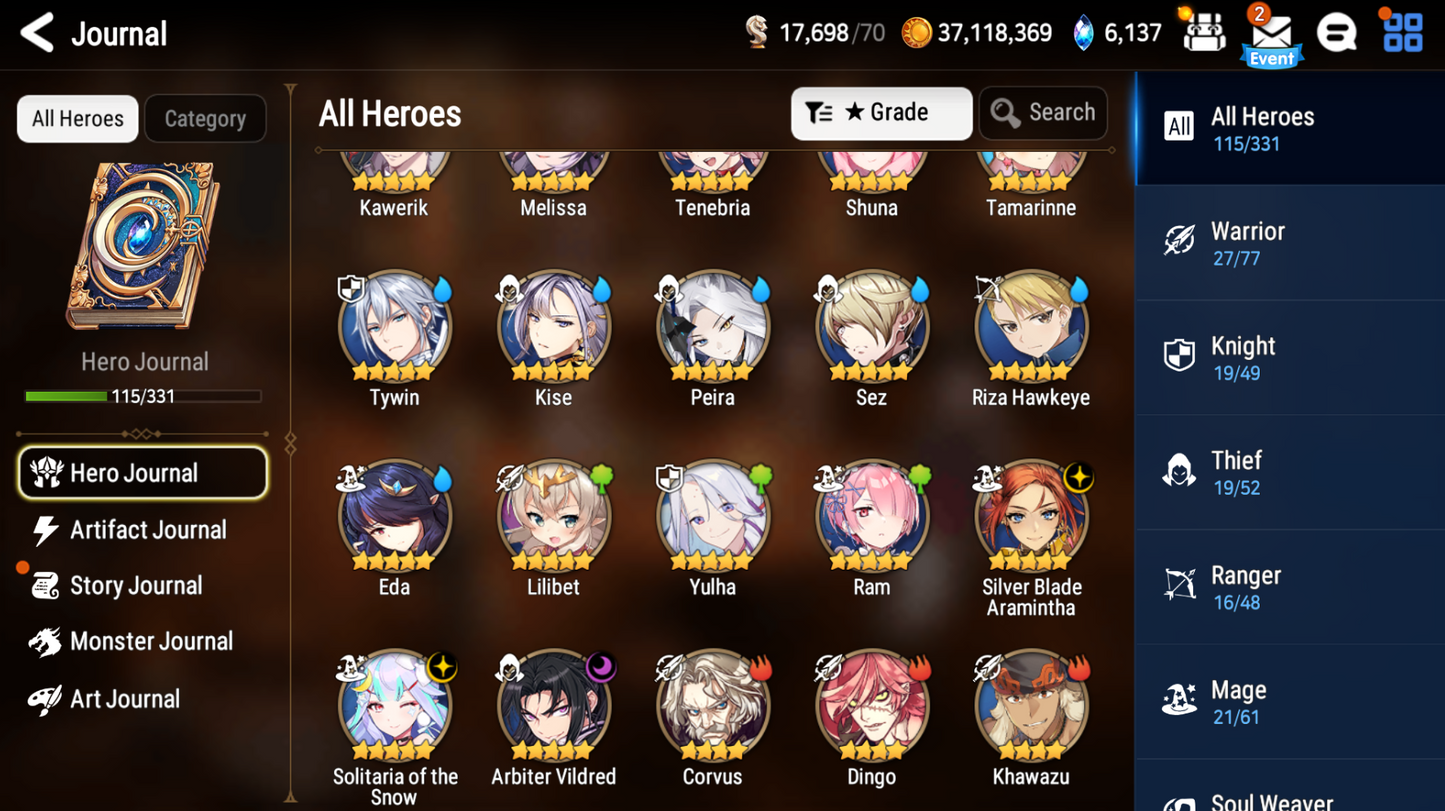Toggle the All Heroes filter

[77, 118]
